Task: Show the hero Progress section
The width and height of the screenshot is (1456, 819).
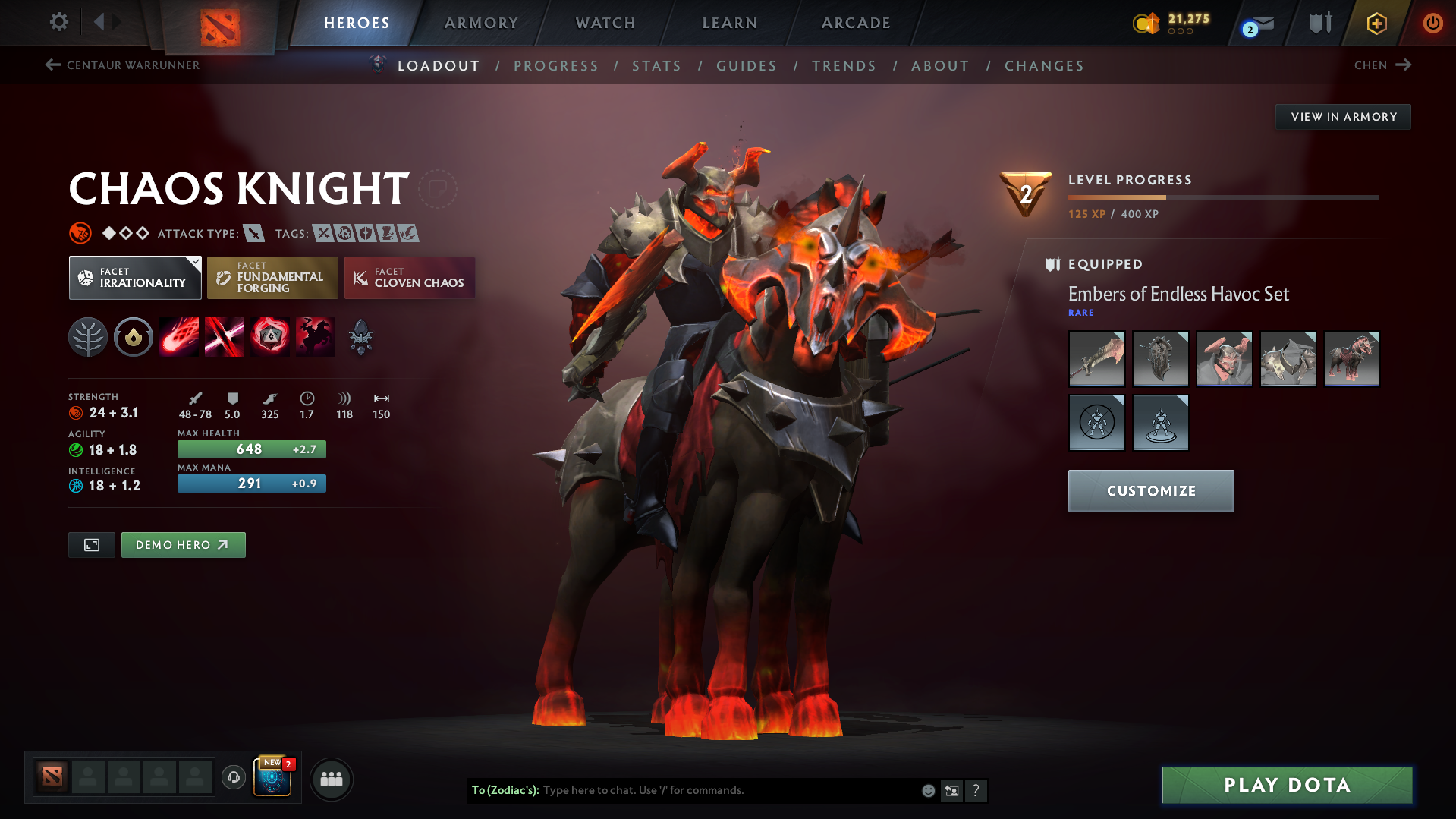Action: click(x=556, y=66)
